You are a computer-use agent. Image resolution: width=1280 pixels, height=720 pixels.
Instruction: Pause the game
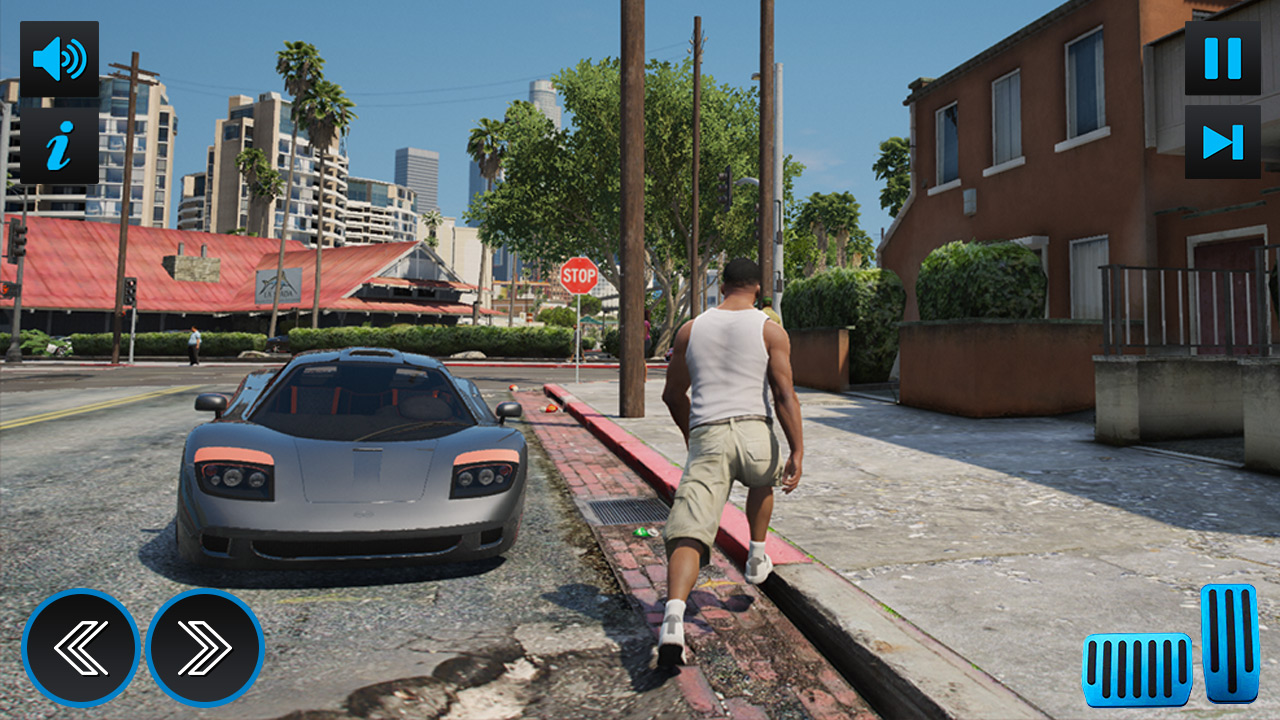pos(1222,58)
